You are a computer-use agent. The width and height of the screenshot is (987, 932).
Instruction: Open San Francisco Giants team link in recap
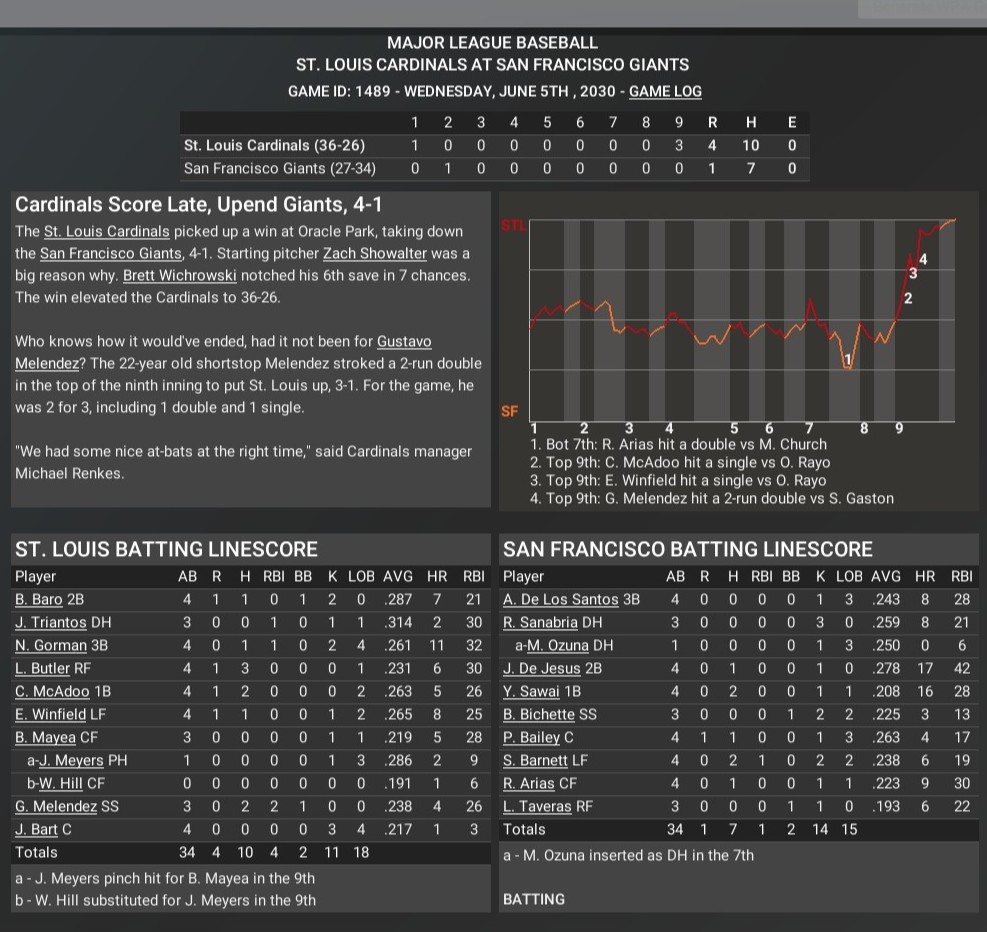(x=111, y=254)
